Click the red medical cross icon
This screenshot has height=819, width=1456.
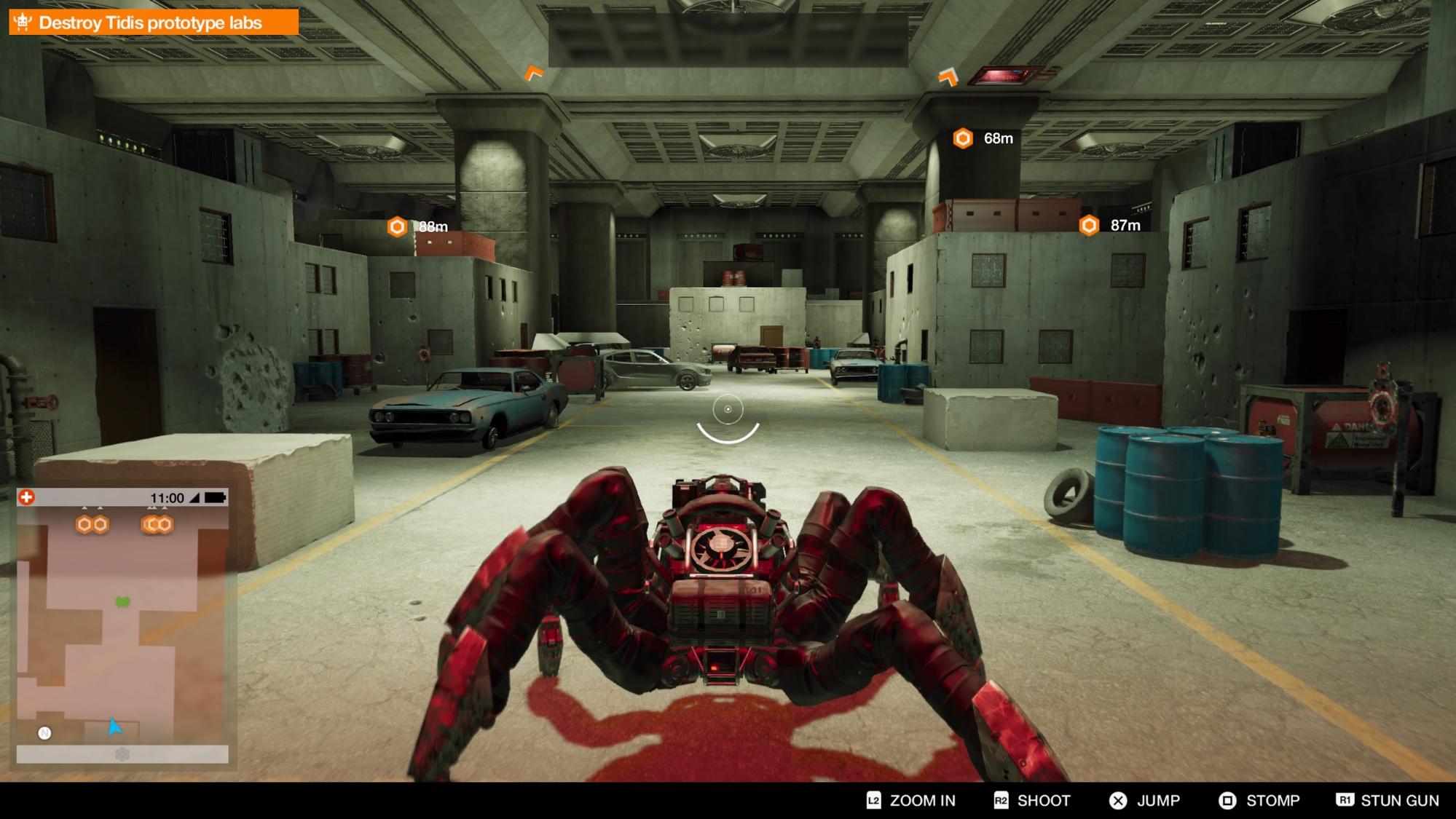pyautogui.click(x=27, y=497)
